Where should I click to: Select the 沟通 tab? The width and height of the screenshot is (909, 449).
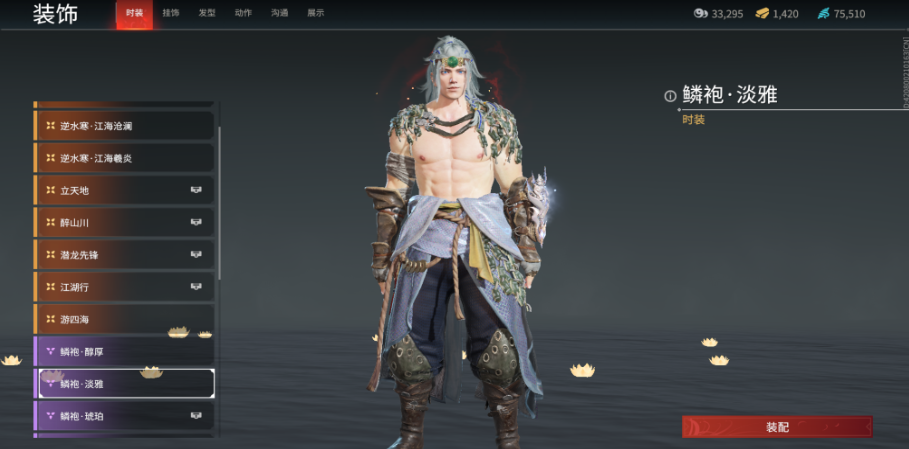pyautogui.click(x=279, y=13)
